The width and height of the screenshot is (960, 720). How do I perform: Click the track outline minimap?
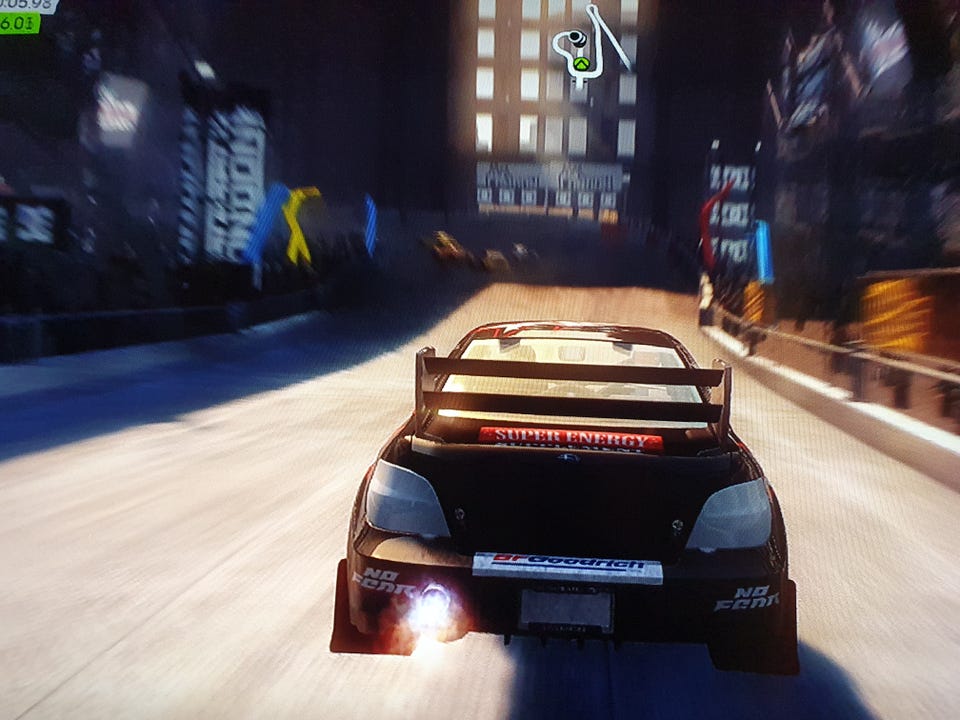[592, 46]
